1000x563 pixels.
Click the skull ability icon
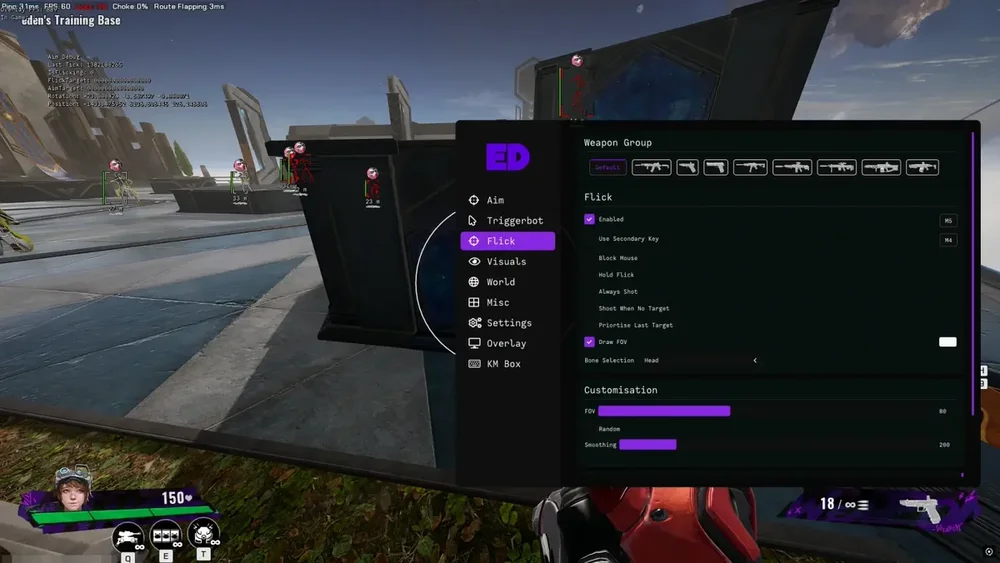pyautogui.click(x=204, y=535)
